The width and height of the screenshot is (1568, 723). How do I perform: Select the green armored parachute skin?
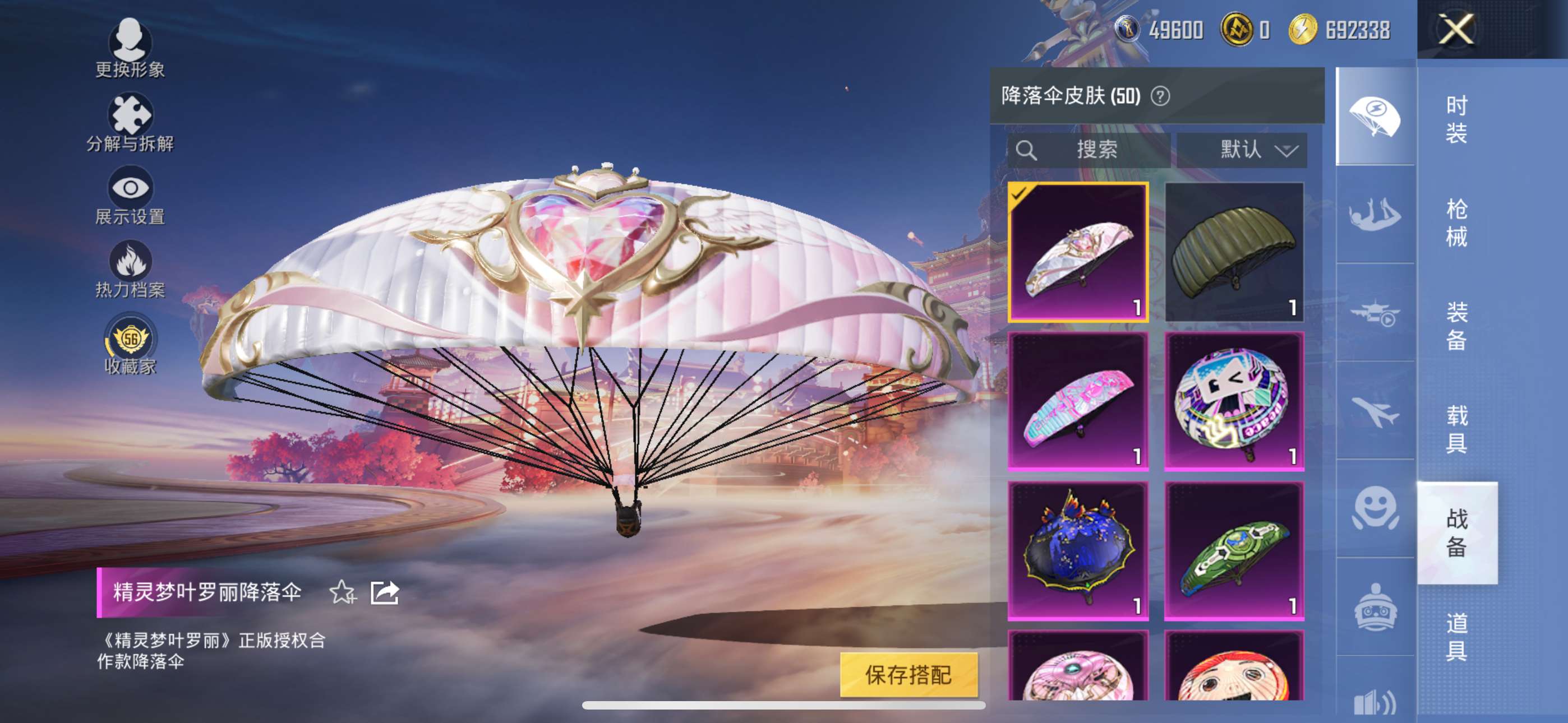pyautogui.click(x=1234, y=550)
